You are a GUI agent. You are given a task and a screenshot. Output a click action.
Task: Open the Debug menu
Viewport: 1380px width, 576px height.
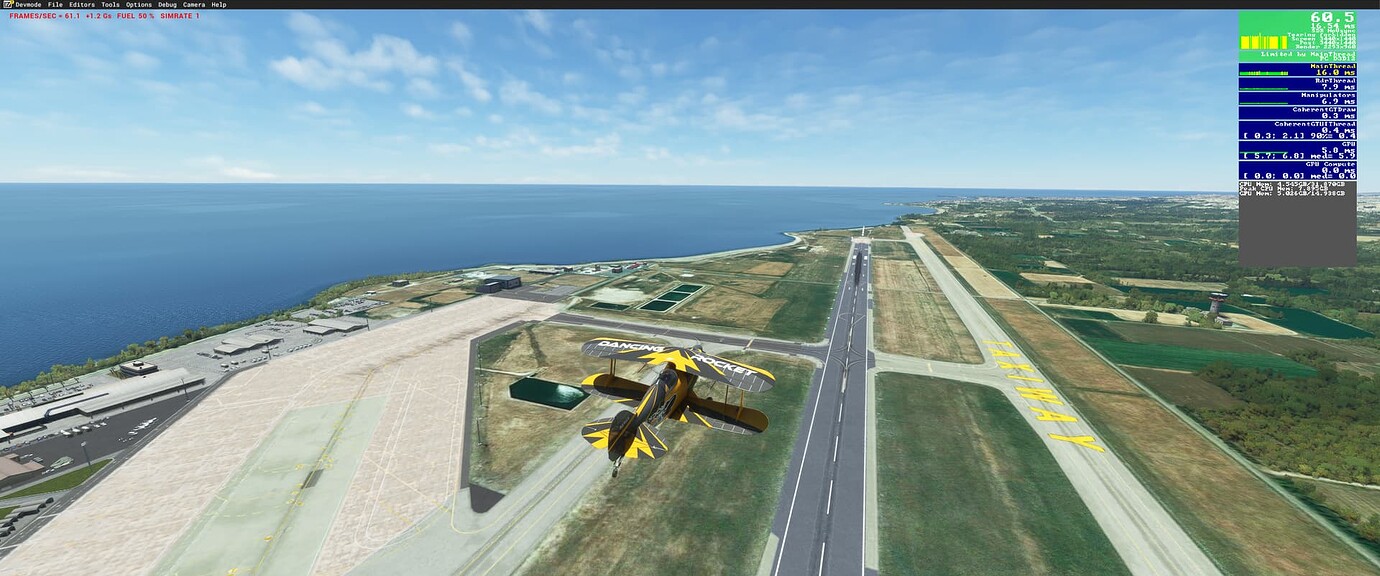(167, 5)
